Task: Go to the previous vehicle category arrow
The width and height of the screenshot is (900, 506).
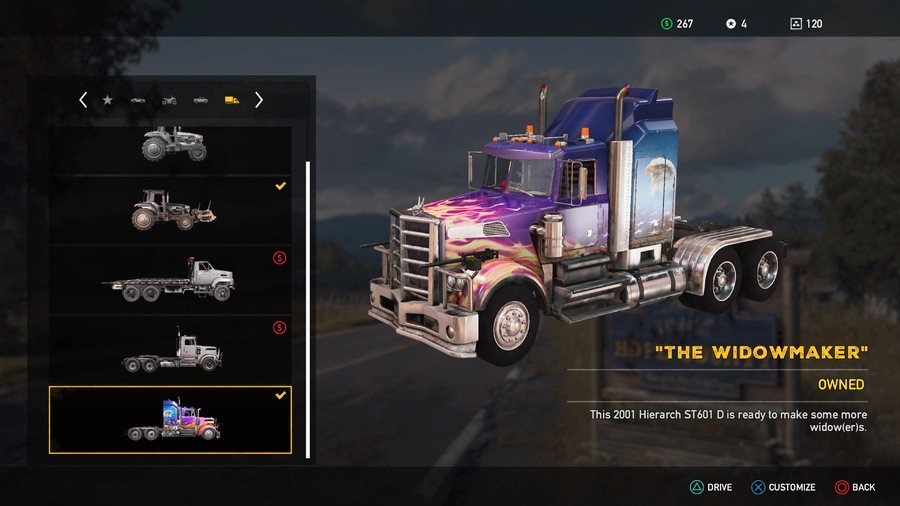Action: coord(83,100)
